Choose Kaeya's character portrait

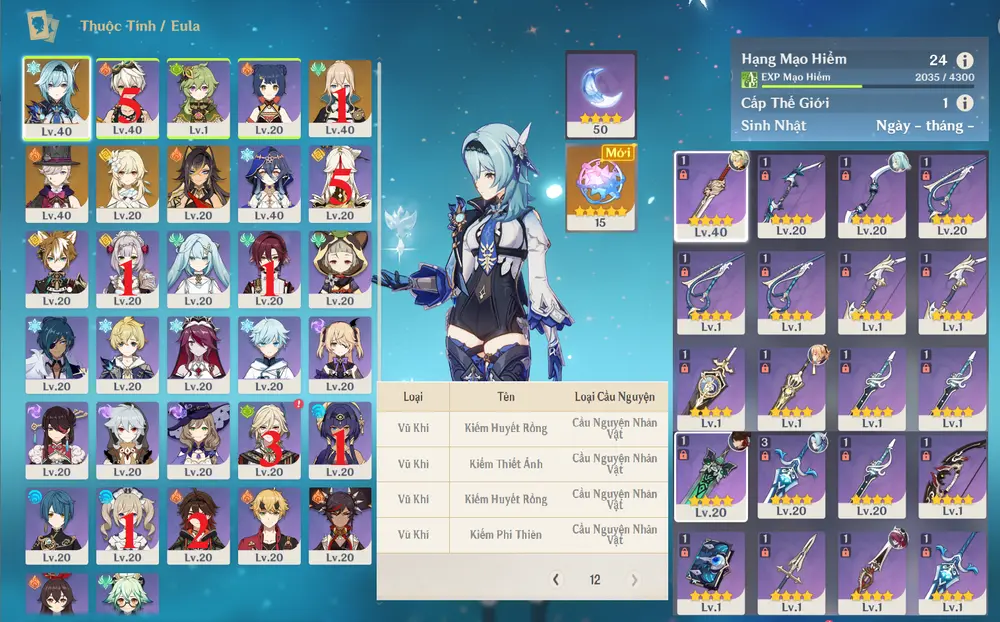point(56,355)
